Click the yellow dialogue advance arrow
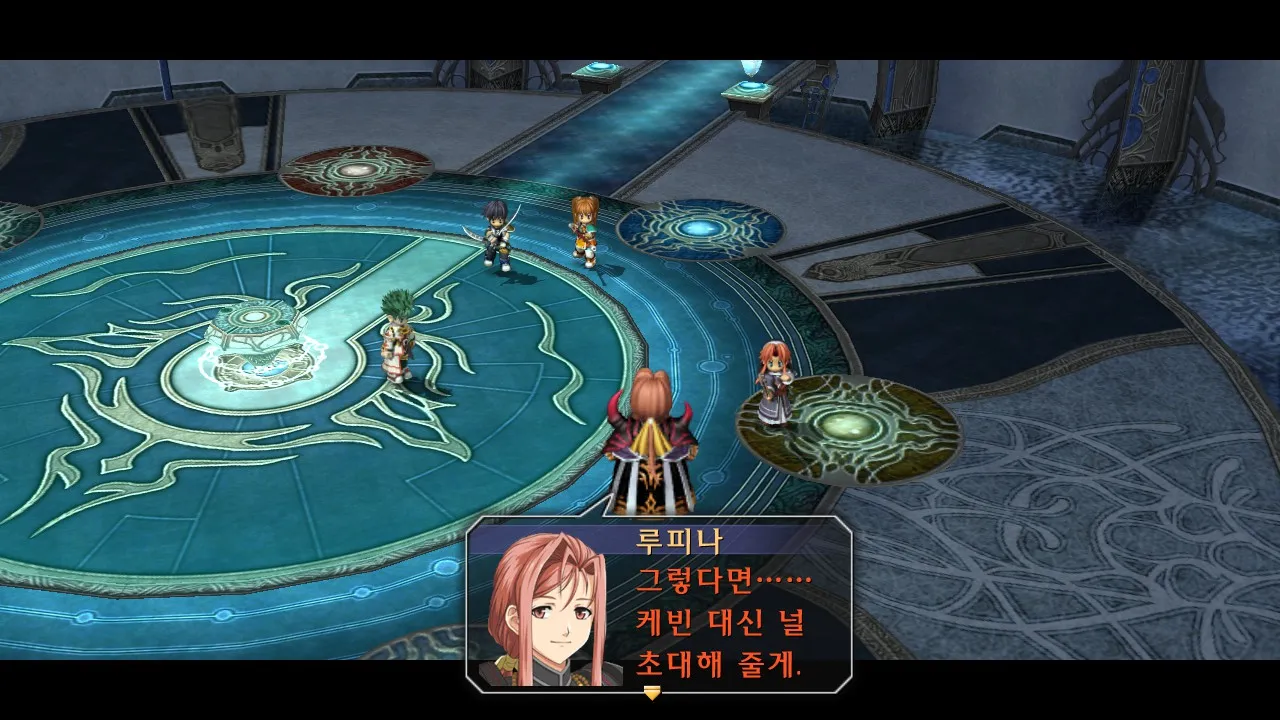 pyautogui.click(x=652, y=692)
